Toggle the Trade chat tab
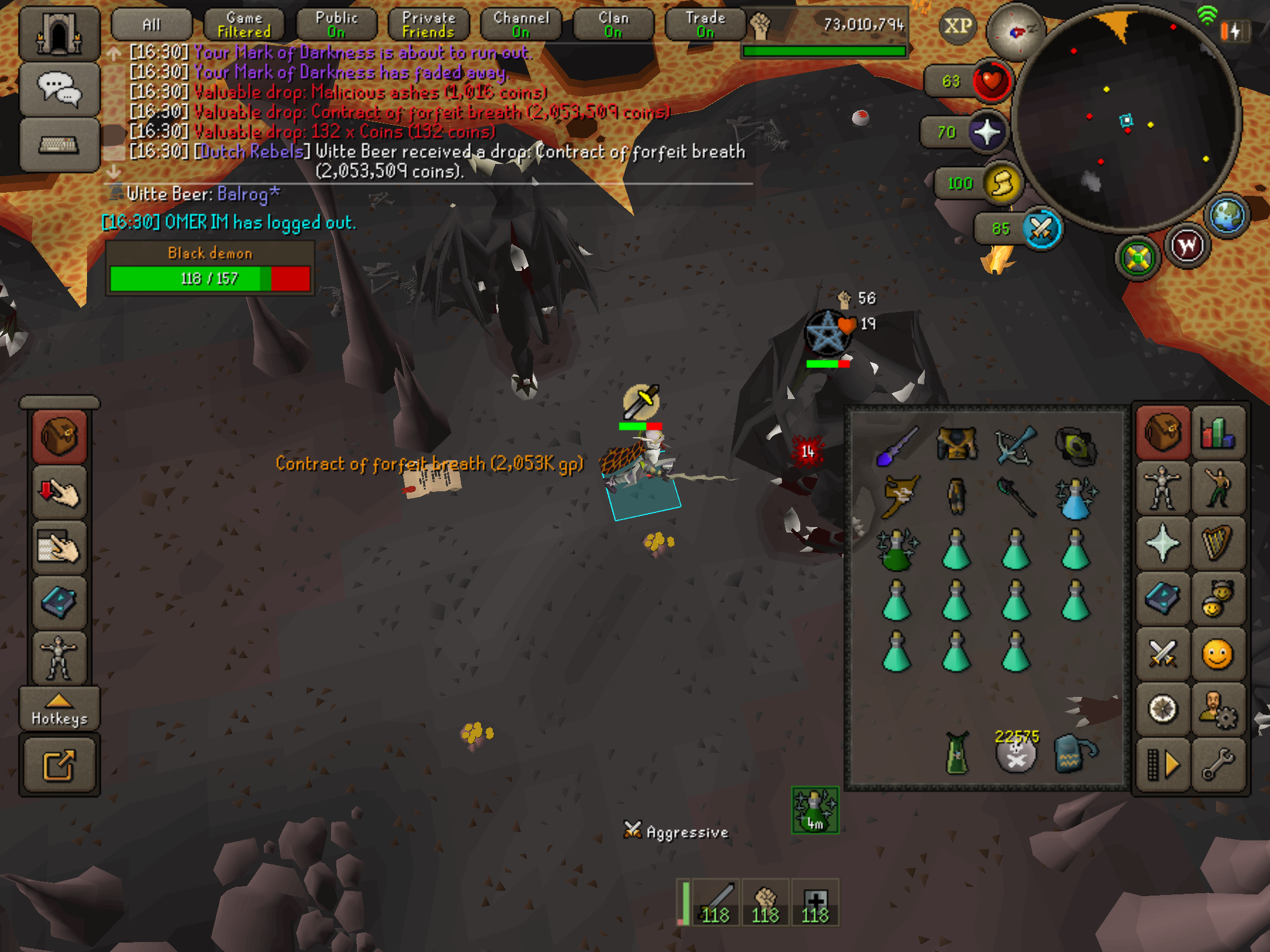1270x952 pixels. click(x=706, y=25)
